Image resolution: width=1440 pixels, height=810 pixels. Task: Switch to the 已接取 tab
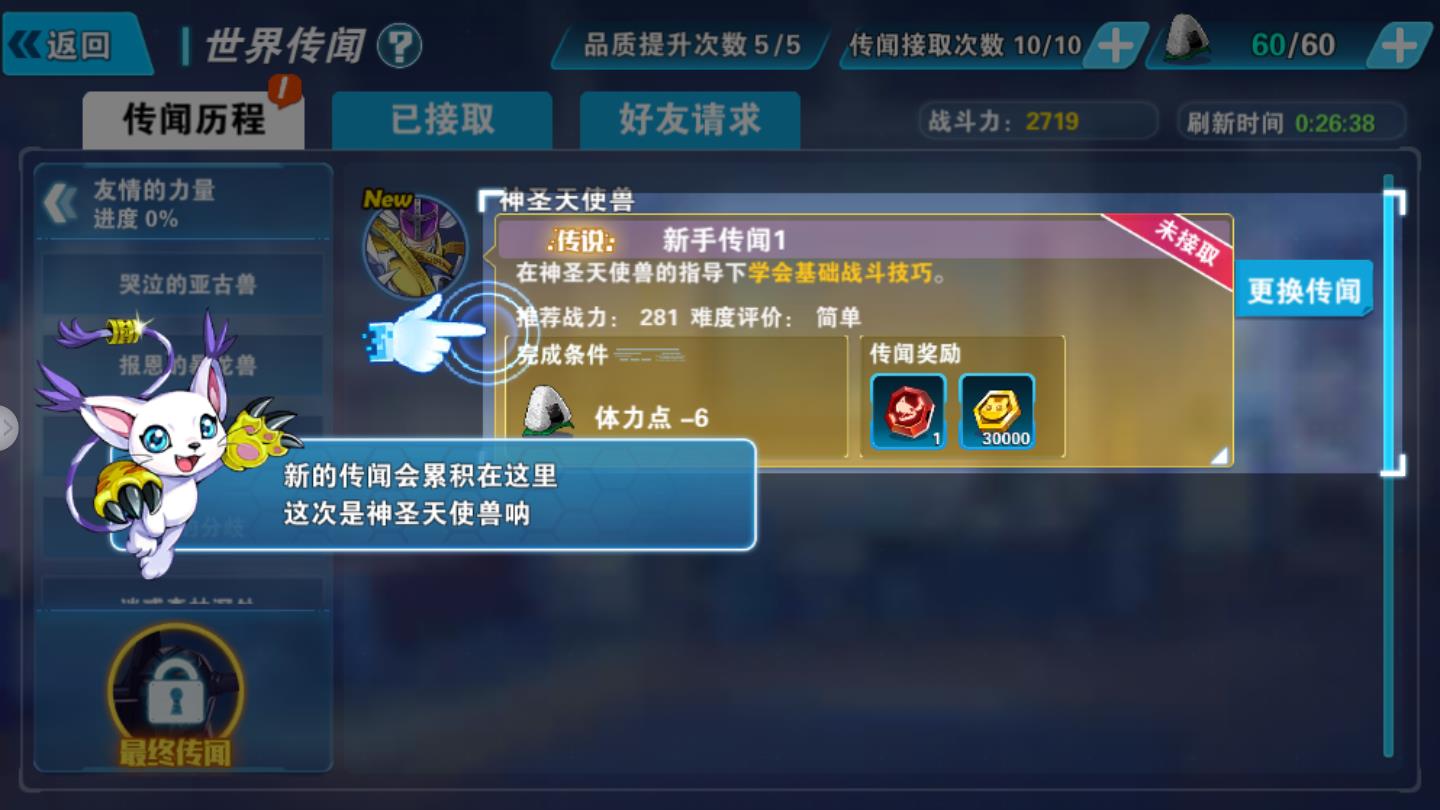tap(441, 117)
